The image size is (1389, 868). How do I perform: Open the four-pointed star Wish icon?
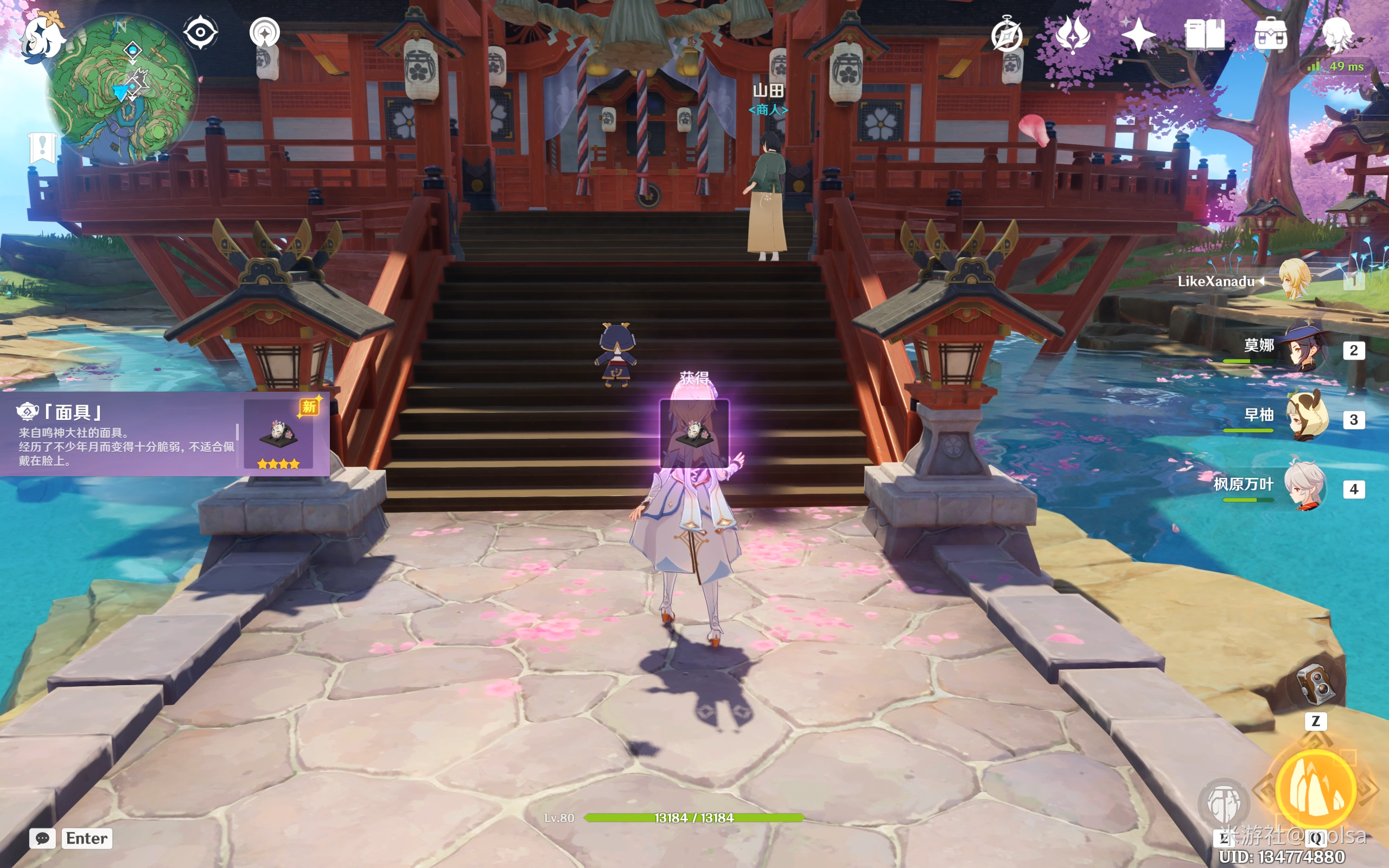(x=1138, y=34)
